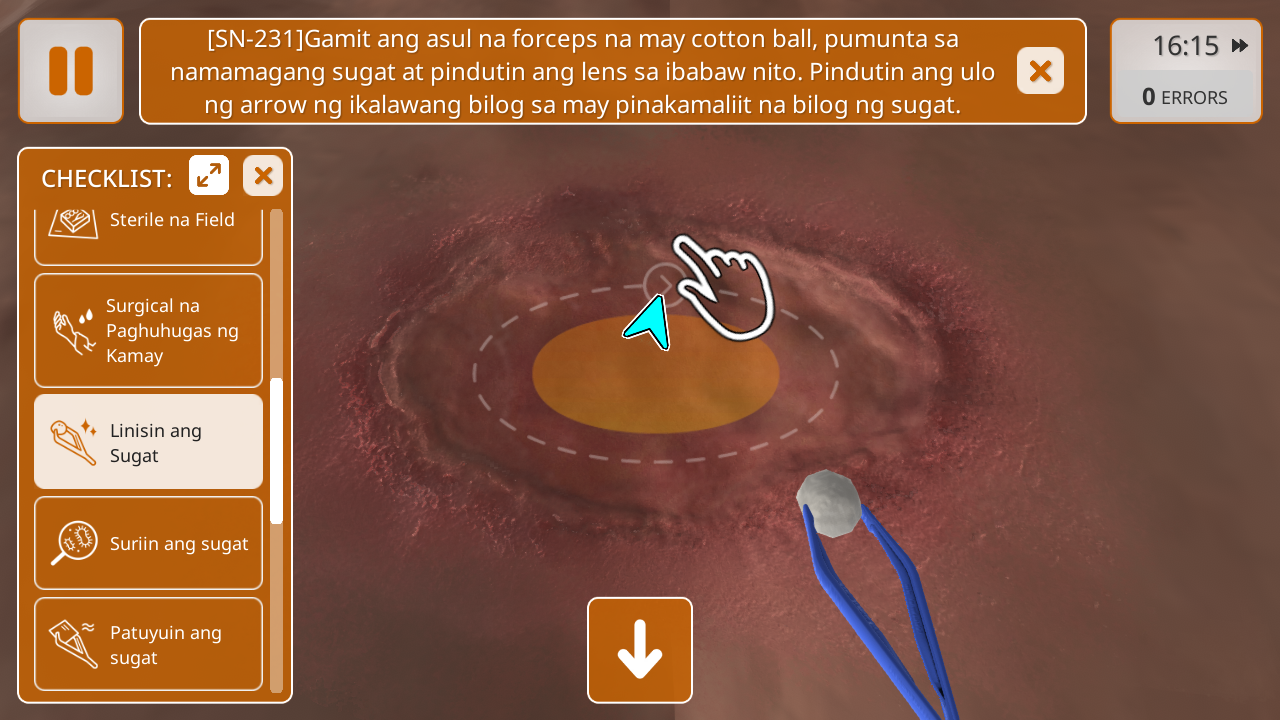
Task: Click the arrow head circle on dashed ring
Action: (661, 283)
